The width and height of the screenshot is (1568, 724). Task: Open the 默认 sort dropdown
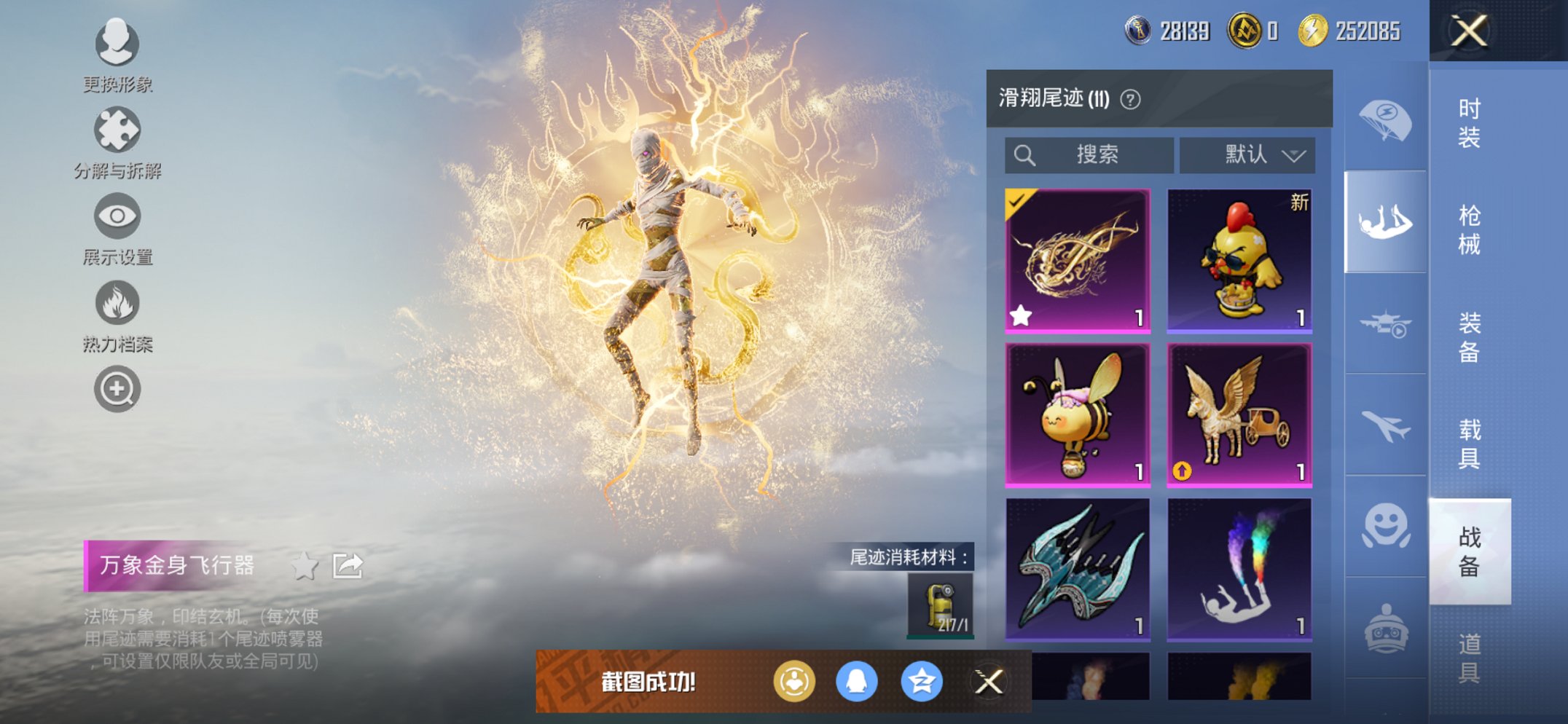pos(1247,154)
